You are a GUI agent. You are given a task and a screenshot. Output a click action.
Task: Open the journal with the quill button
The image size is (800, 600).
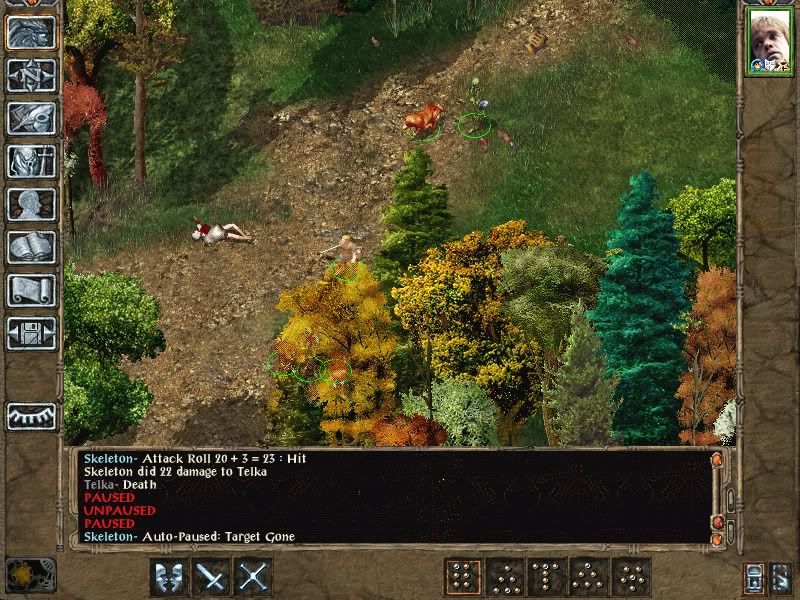[31, 118]
